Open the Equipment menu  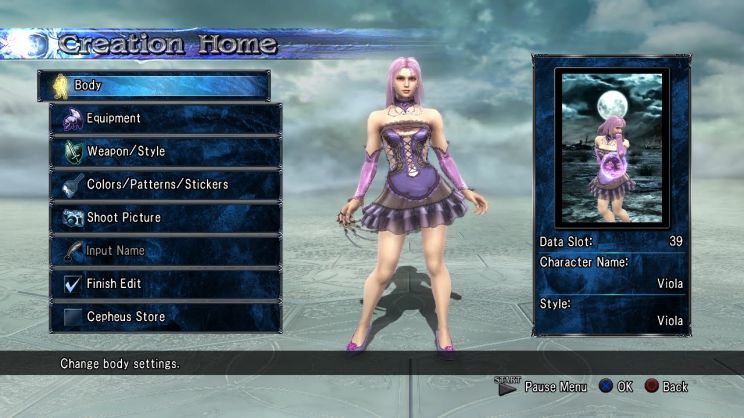165,119
